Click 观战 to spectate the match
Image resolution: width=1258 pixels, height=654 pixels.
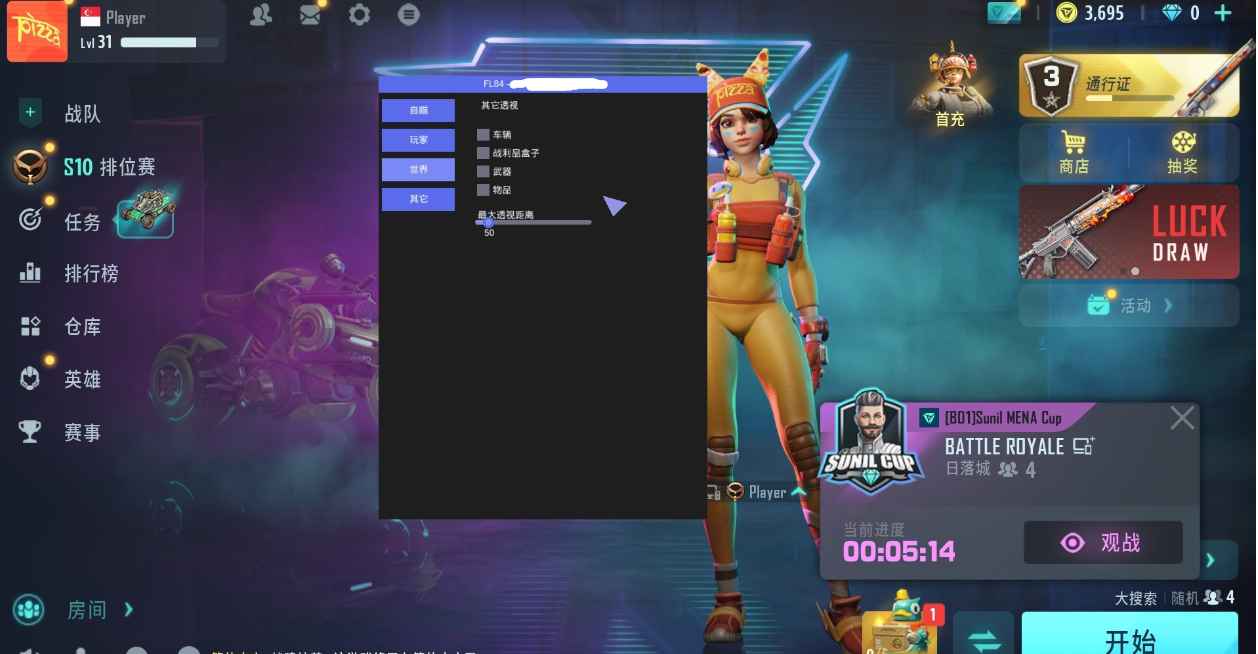coord(1103,543)
